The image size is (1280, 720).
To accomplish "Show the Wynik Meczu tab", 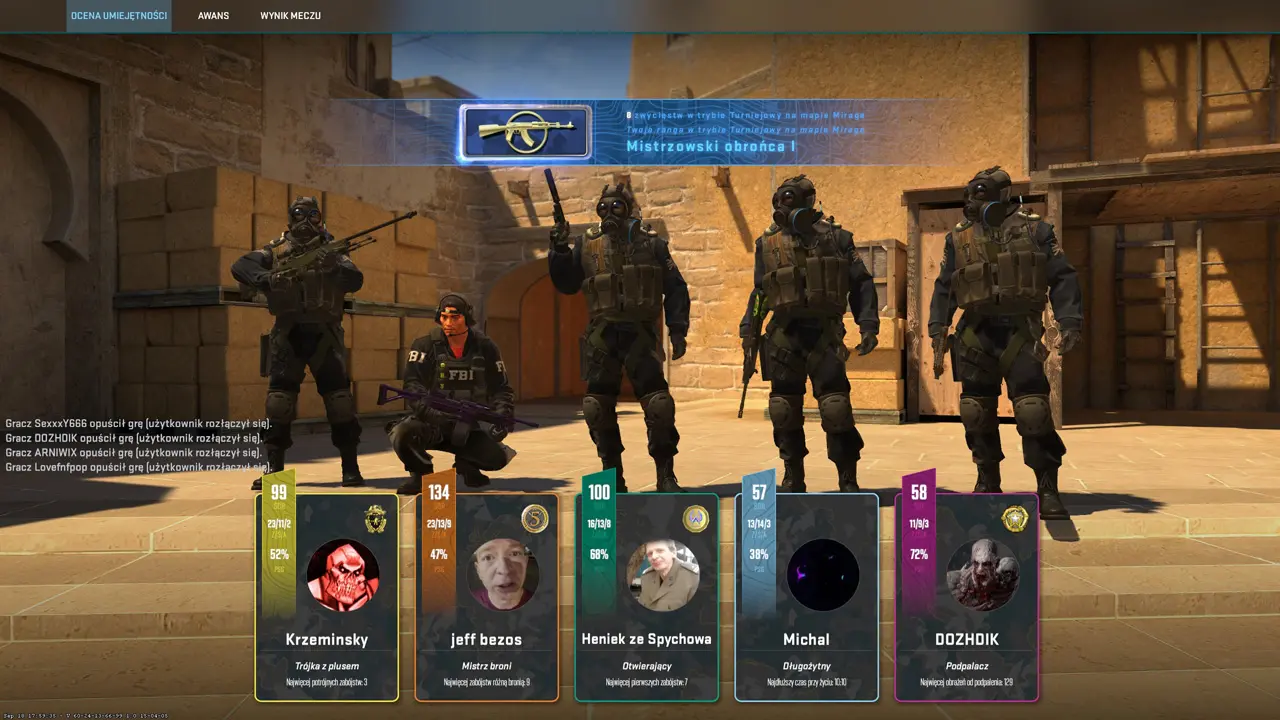I will [290, 16].
